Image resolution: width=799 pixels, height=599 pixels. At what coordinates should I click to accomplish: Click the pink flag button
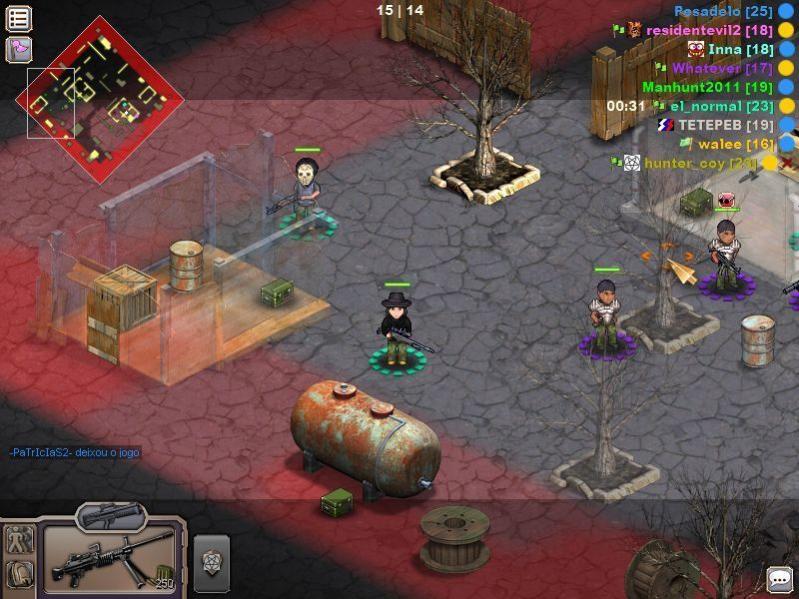tap(19, 49)
